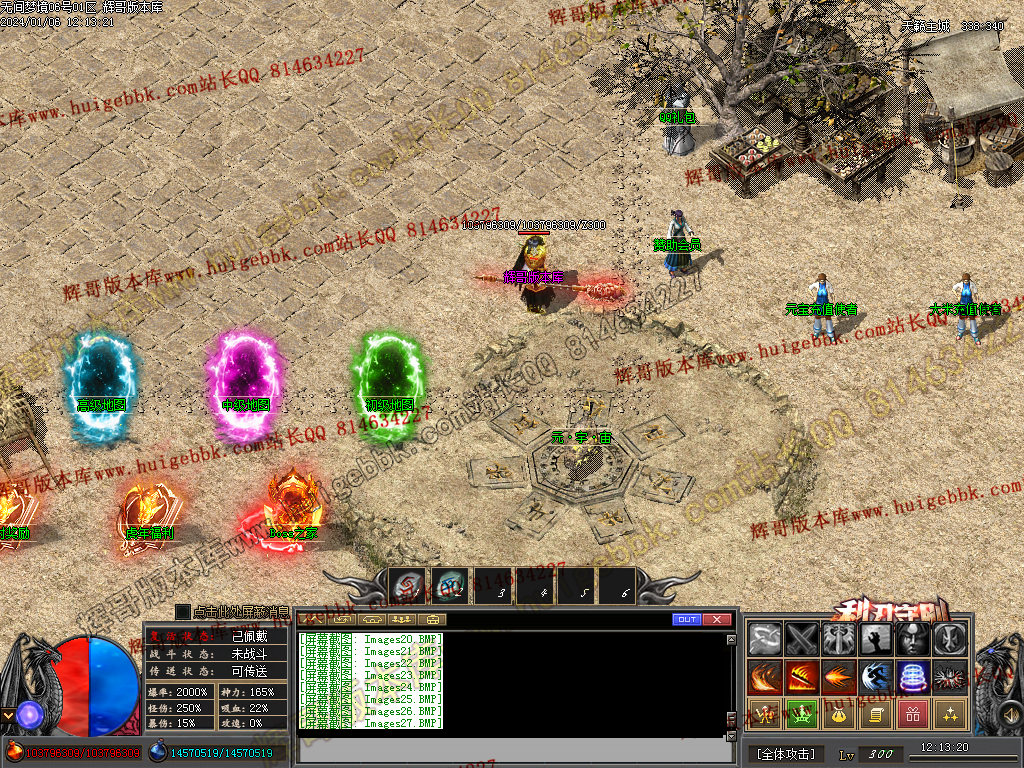Viewport: 1024px width, 768px height.
Task: Activate the crossed swords skill icon
Action: coord(802,638)
